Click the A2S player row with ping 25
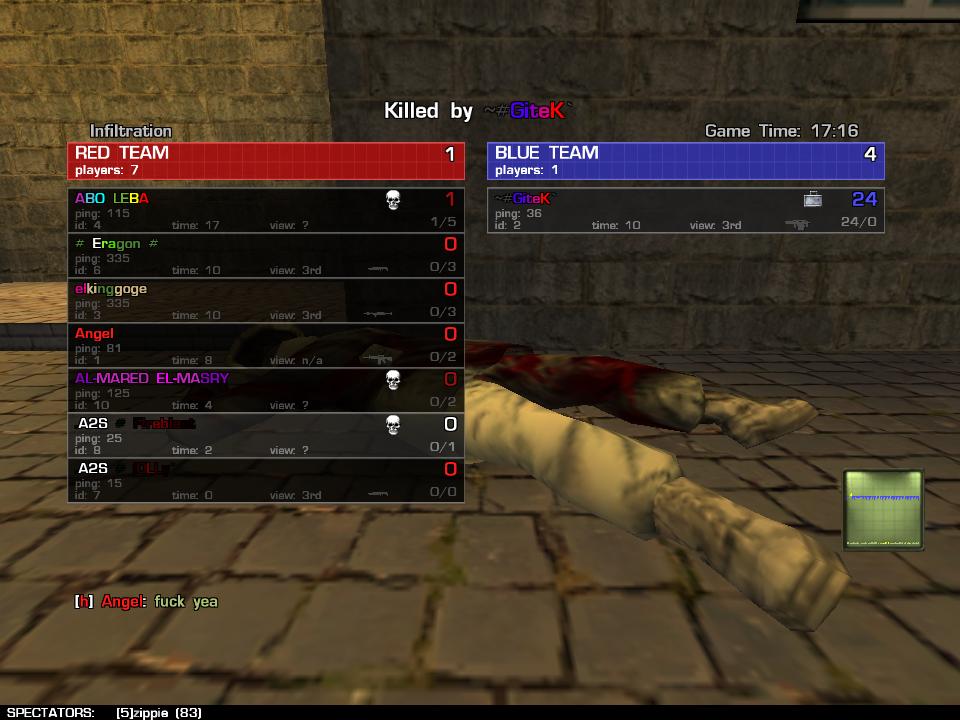Screen dimensions: 960x720 [266, 435]
